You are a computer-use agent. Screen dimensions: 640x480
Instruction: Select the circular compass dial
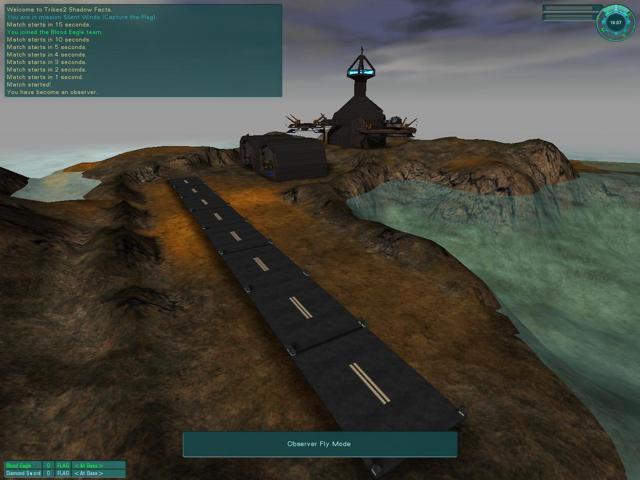pos(615,22)
